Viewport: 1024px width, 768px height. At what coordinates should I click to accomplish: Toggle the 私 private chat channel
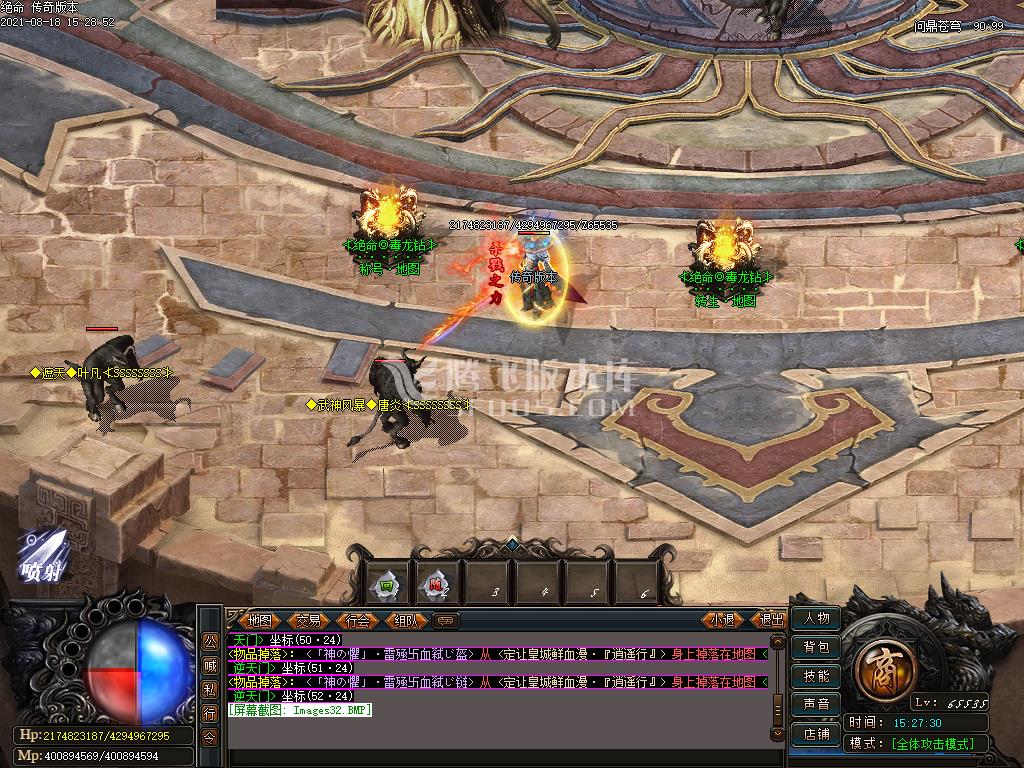tap(210, 690)
